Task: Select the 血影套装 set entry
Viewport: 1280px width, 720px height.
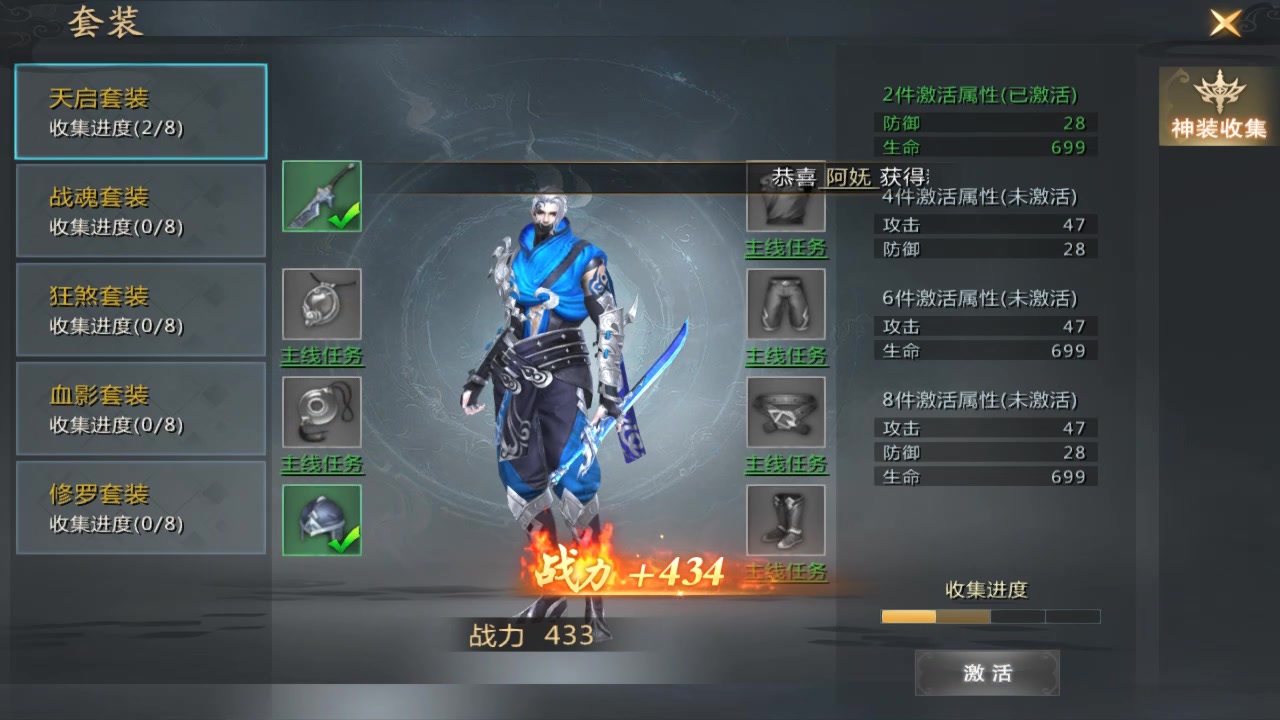Action: [140, 408]
